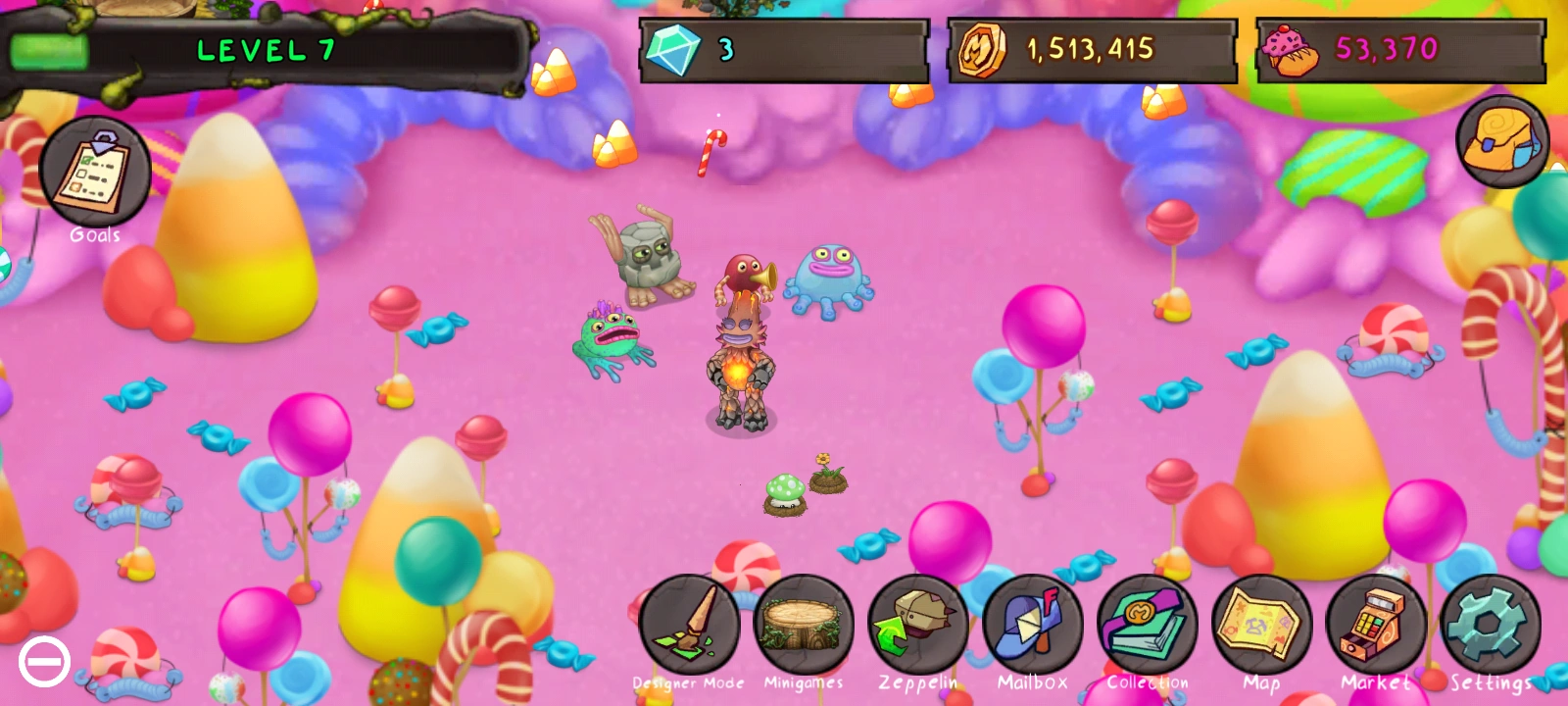Check the Mailbox

click(1033, 626)
